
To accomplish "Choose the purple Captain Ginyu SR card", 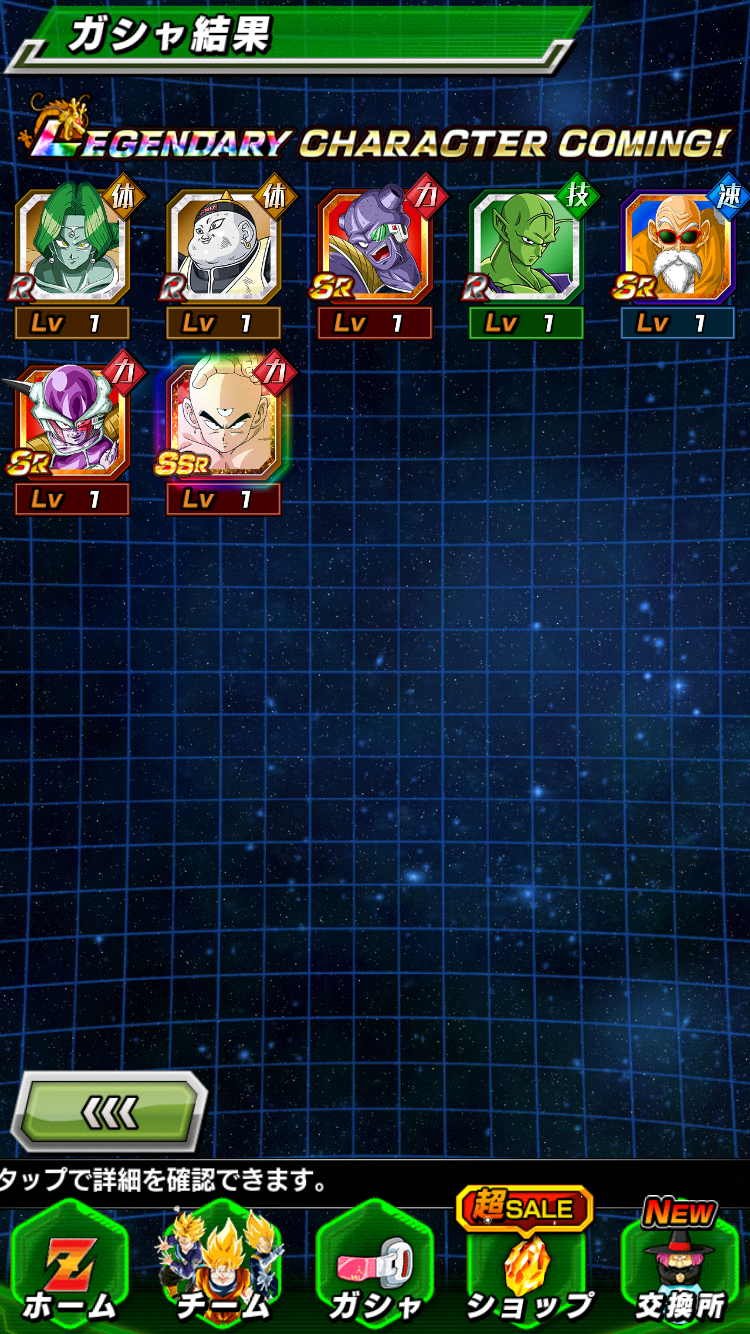I will point(375,247).
